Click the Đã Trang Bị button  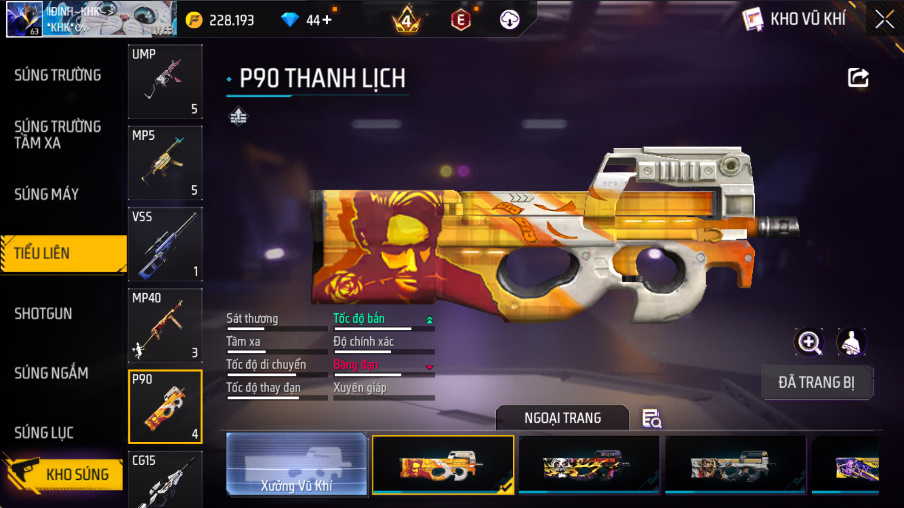[x=817, y=382]
